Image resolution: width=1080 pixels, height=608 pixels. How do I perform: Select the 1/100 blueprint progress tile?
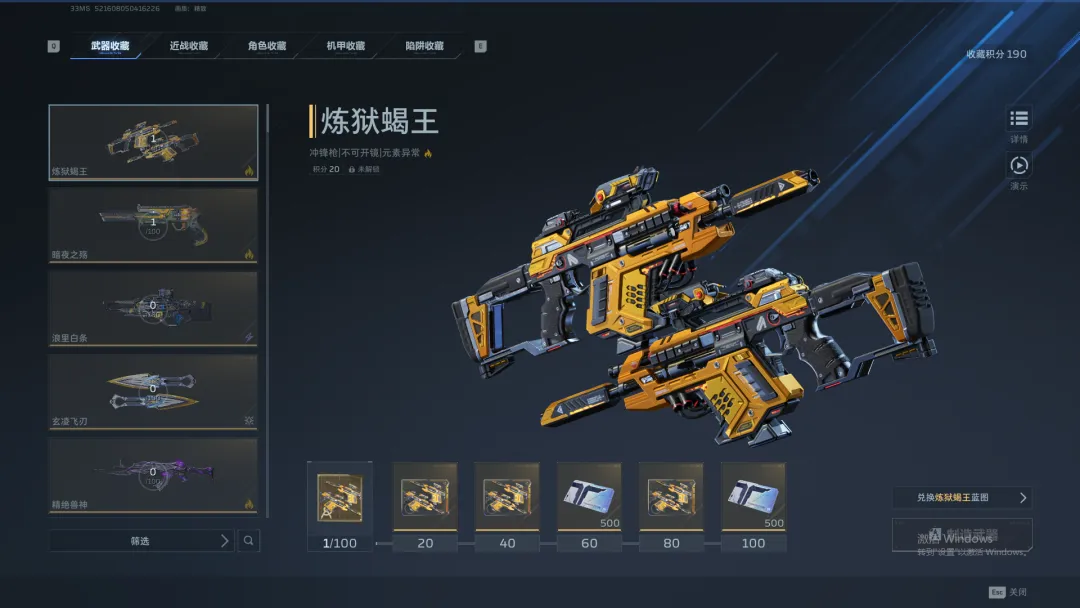point(340,497)
